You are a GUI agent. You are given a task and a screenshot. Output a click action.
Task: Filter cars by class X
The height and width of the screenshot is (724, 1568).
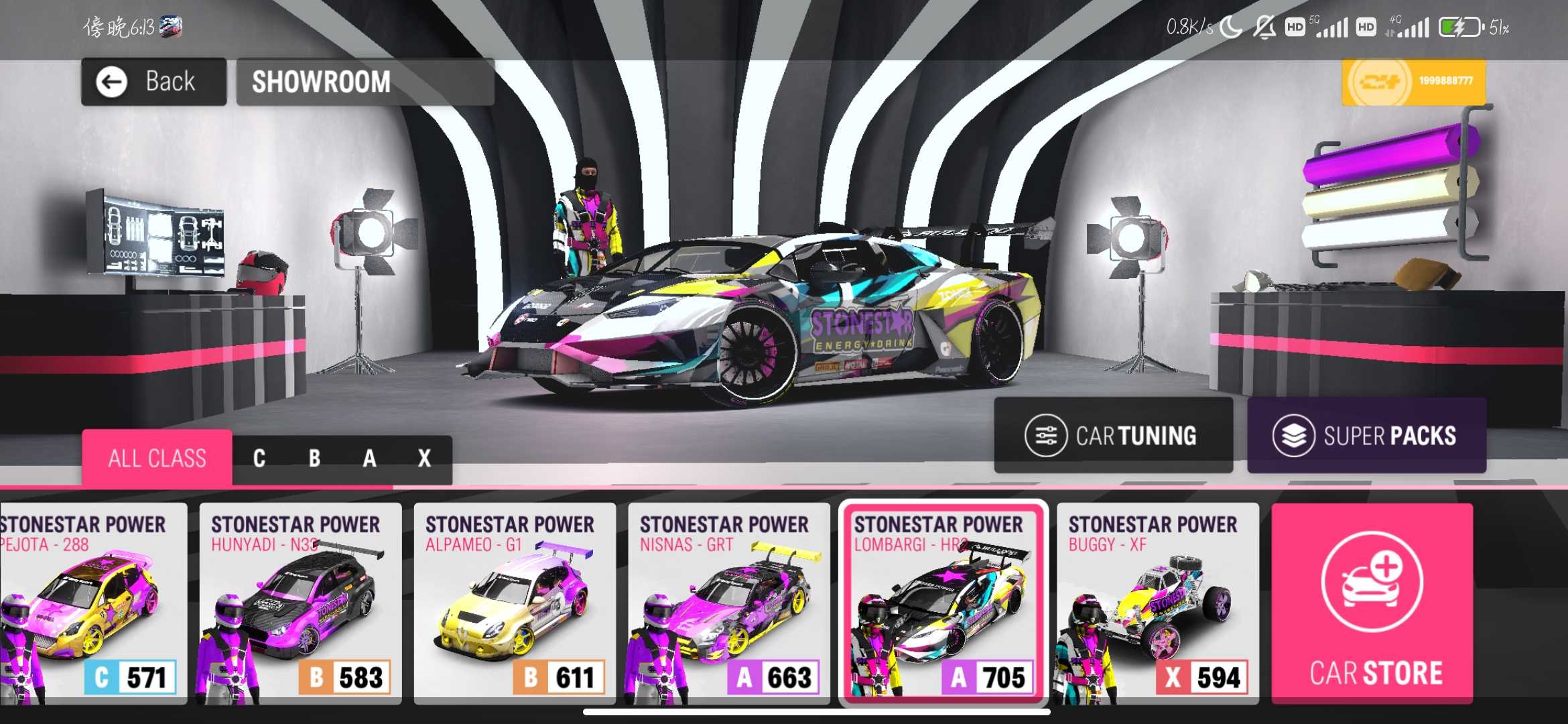coord(424,459)
